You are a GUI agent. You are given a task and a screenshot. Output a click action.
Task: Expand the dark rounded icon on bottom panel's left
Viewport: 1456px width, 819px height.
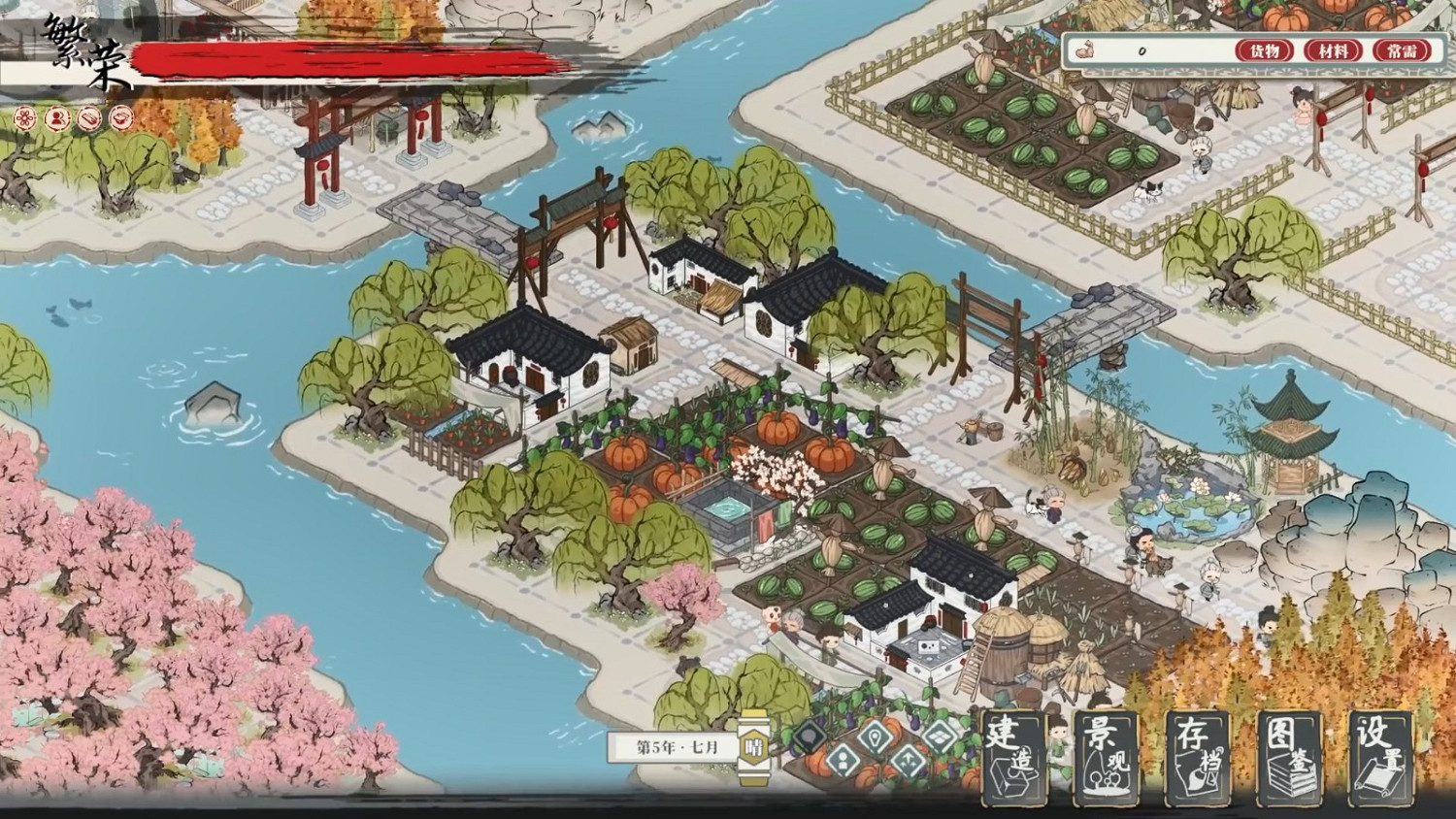pyautogui.click(x=809, y=736)
